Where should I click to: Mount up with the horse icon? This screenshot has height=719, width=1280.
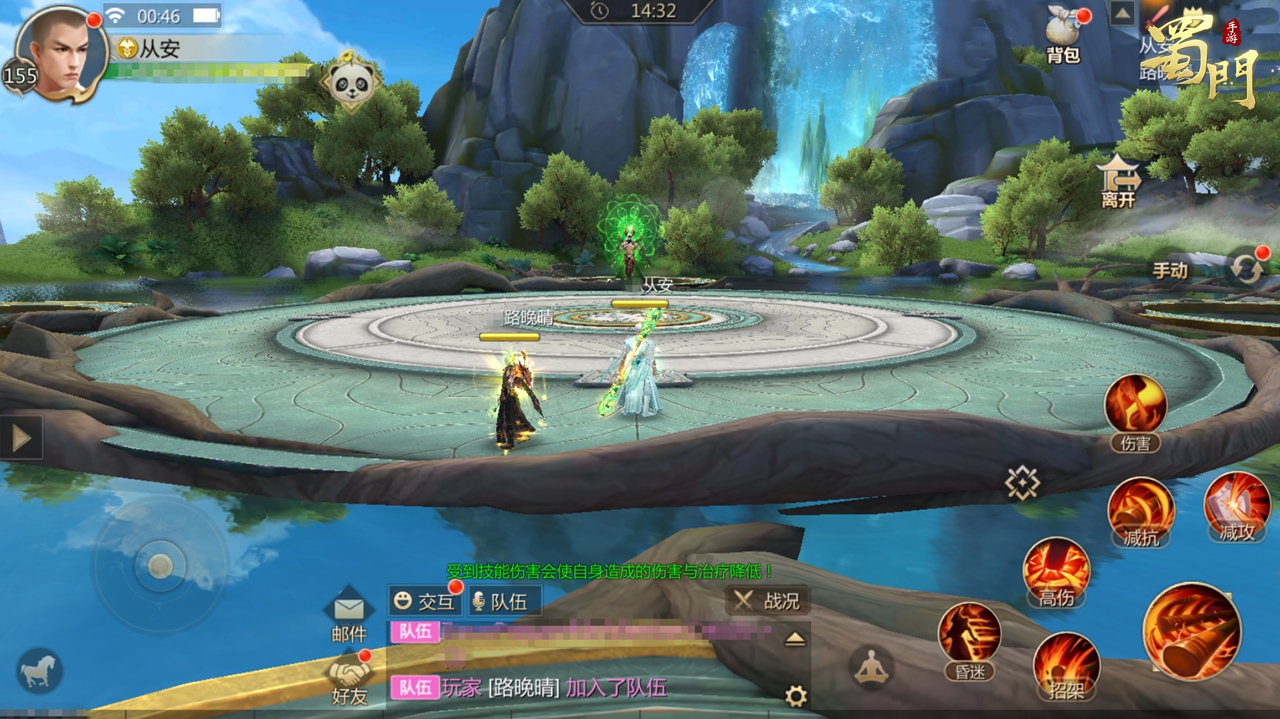[x=39, y=671]
